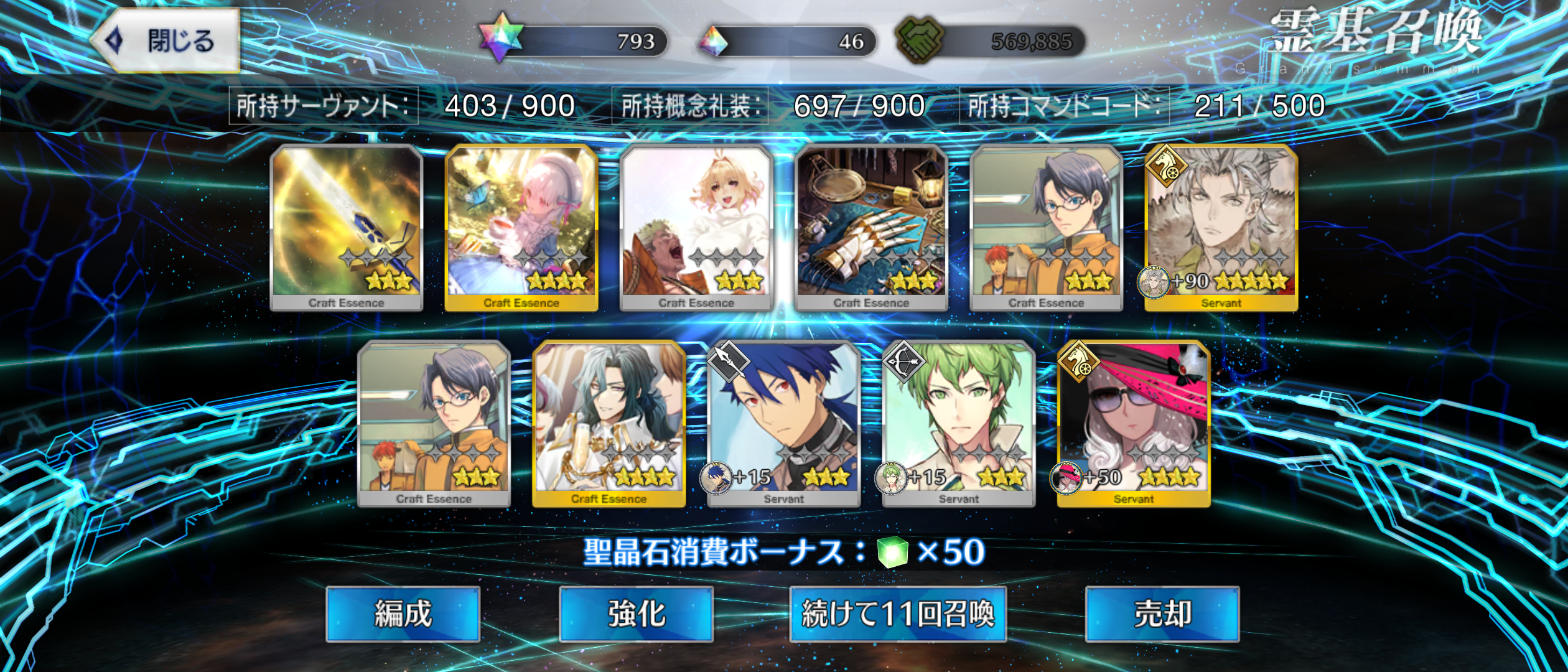Select the golden sword Craft Essence card
1568x672 pixels.
pos(347,227)
